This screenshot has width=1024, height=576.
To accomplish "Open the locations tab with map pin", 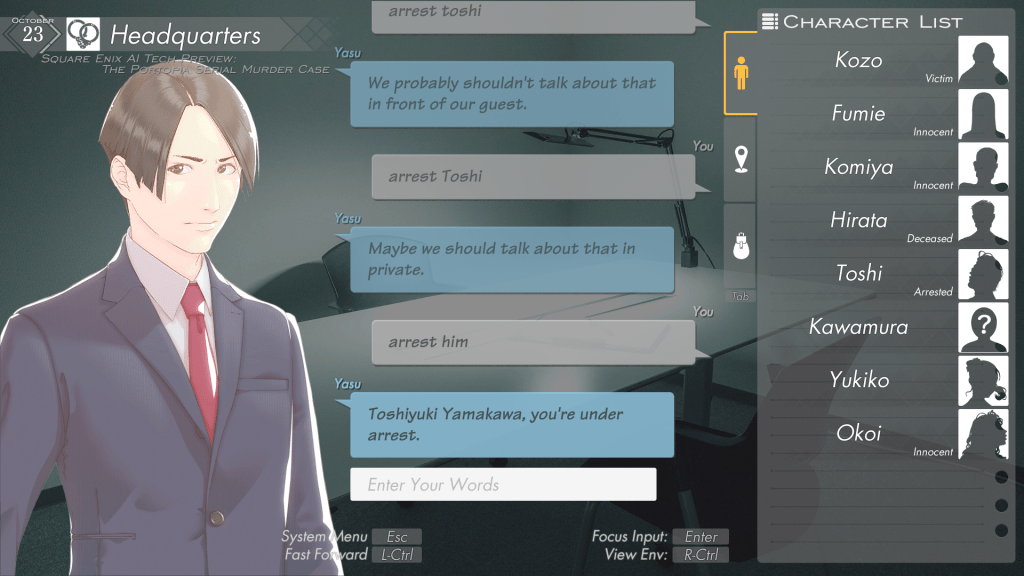I will point(741,159).
